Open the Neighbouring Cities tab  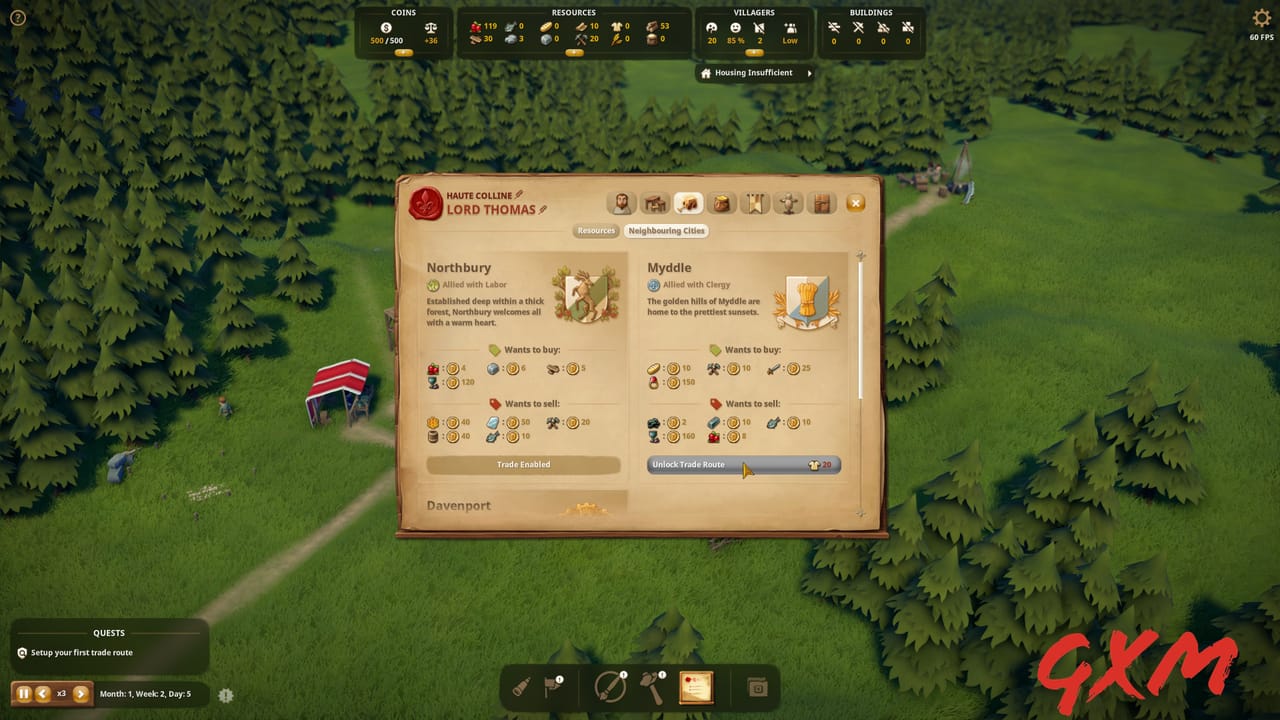667,230
